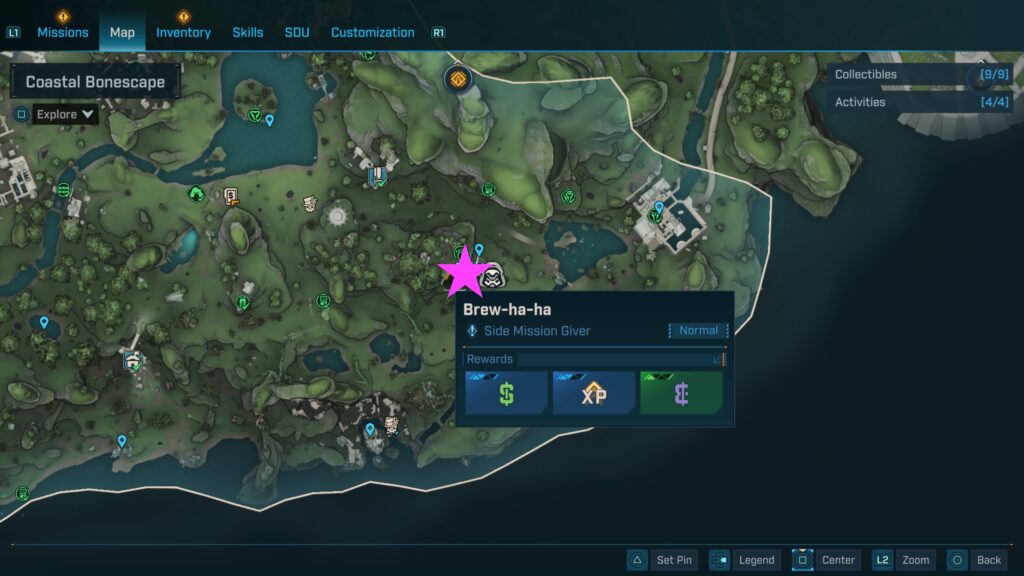1024x576 pixels.
Task: Click the Set Pin option
Action: 661,560
